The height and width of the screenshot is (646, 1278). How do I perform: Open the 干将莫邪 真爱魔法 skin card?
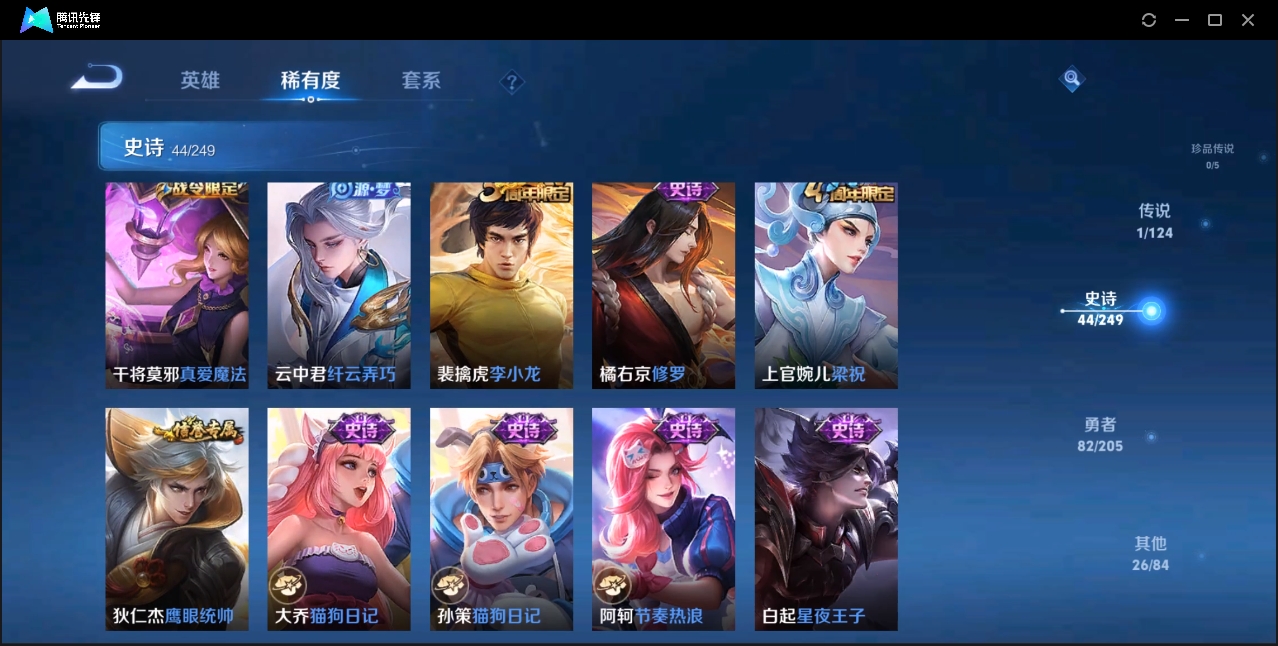pos(177,285)
